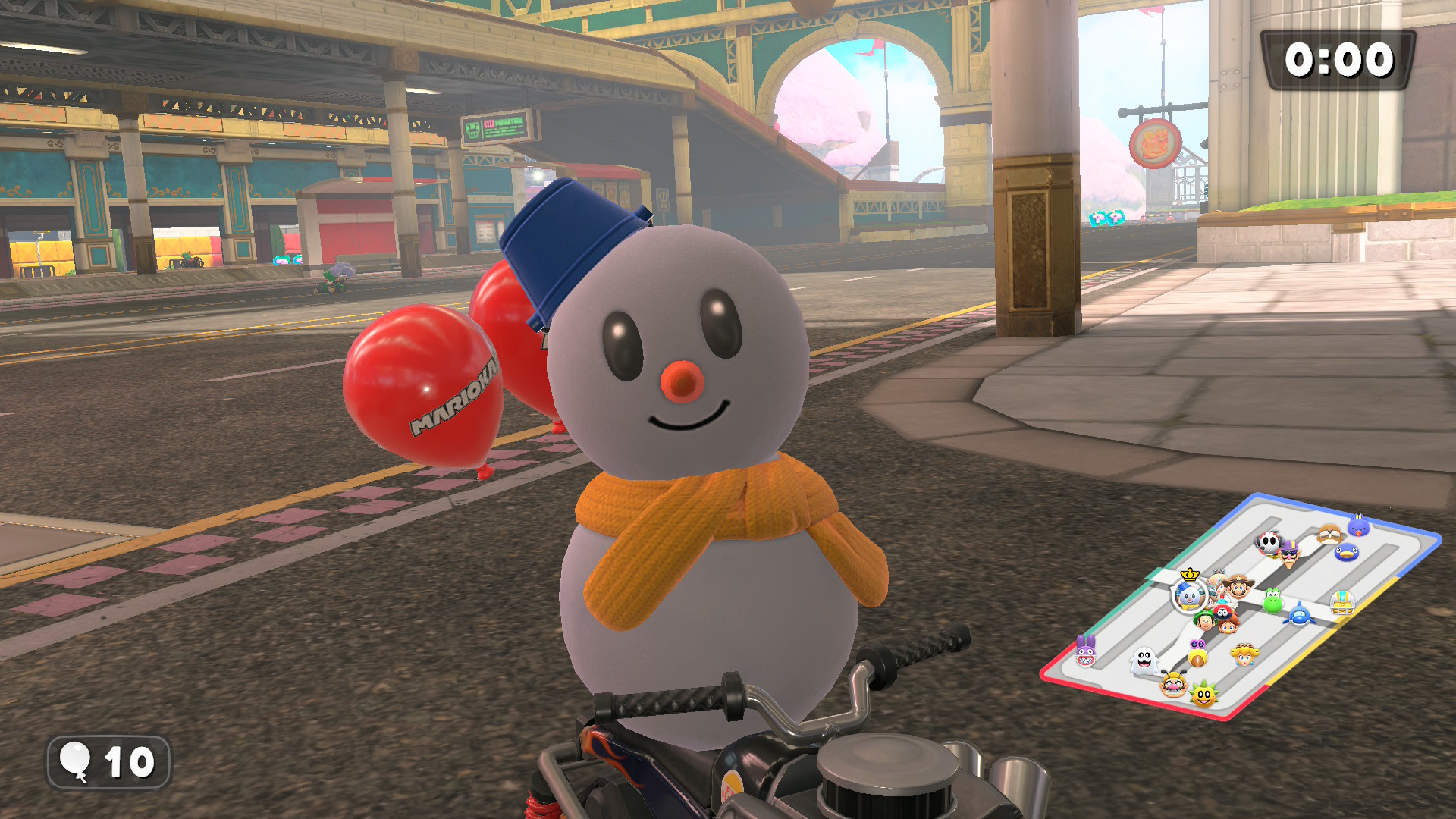The width and height of the screenshot is (1456, 819).
Task: Select the green Yoshi marker on minimap
Action: click(1272, 601)
